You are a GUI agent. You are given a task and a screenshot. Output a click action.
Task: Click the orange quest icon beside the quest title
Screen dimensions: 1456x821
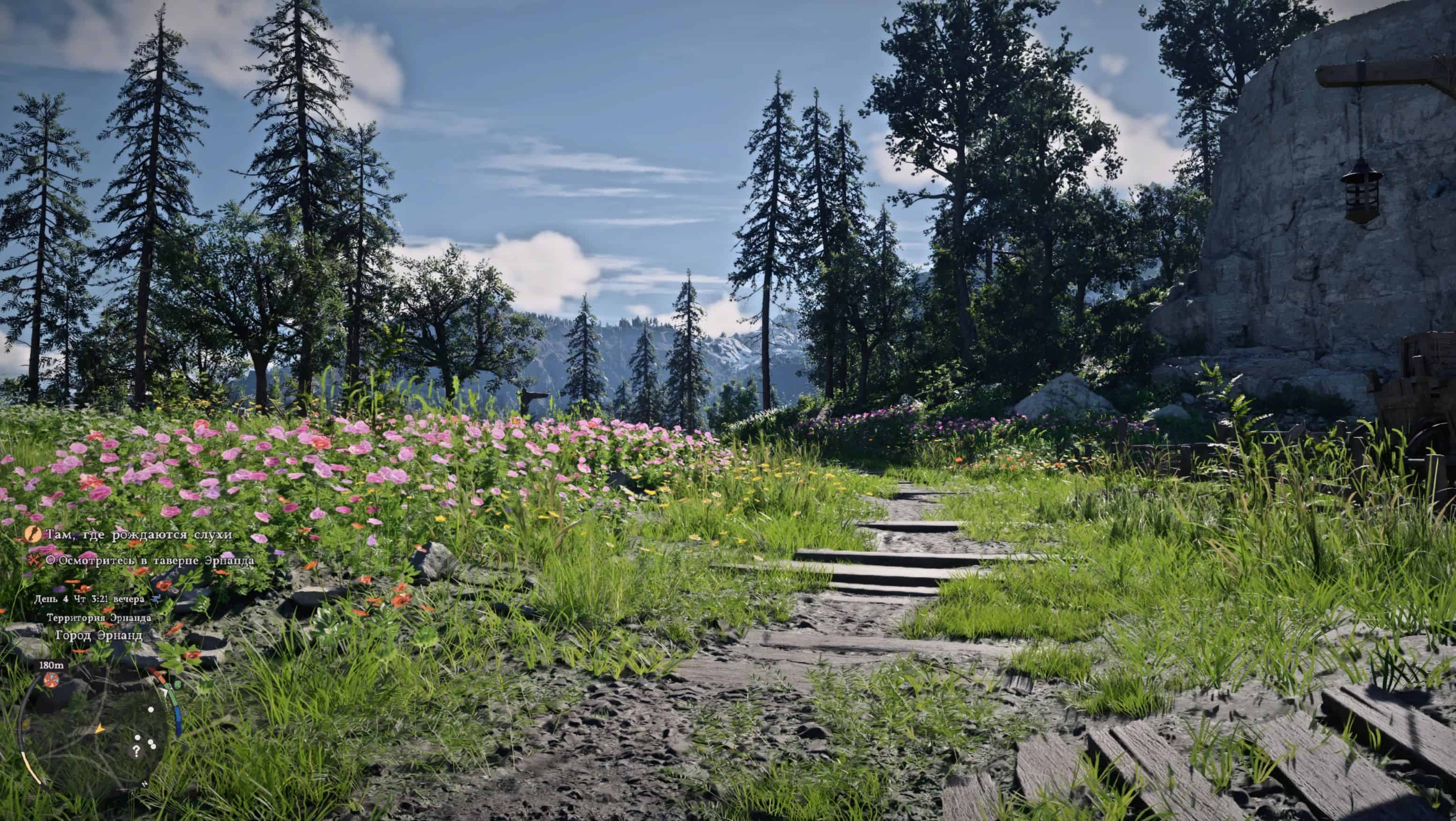point(33,534)
